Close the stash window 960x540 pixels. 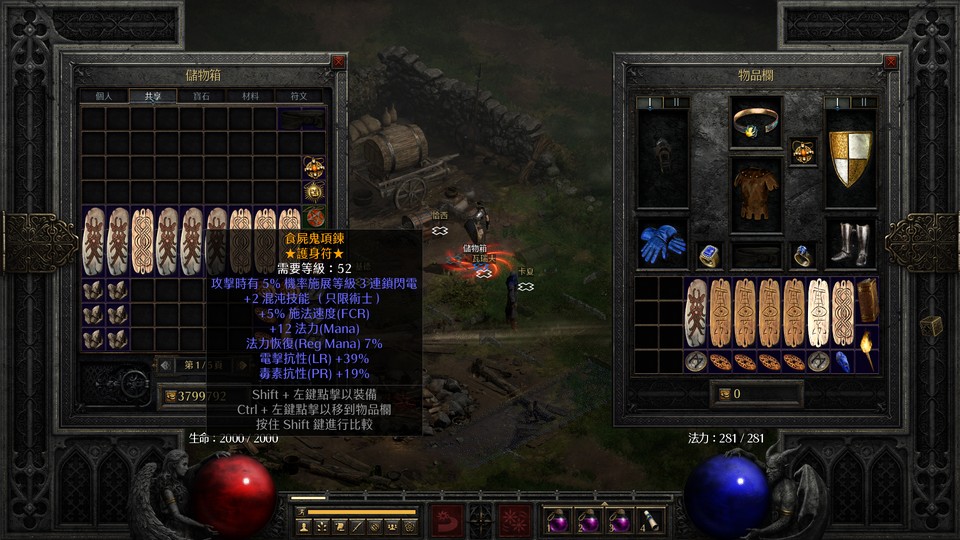(x=338, y=62)
